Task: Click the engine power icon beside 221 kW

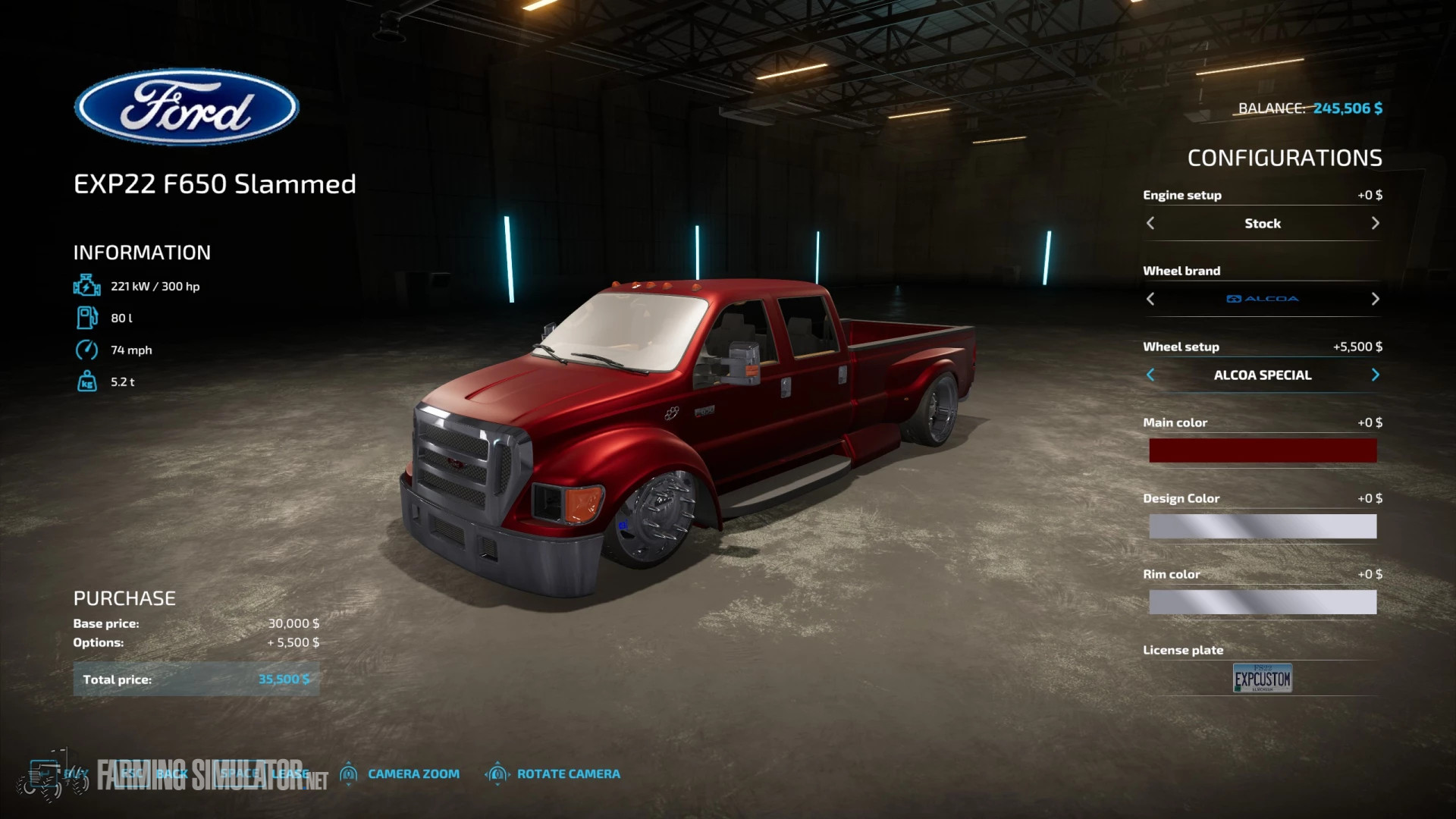Action: click(x=87, y=286)
